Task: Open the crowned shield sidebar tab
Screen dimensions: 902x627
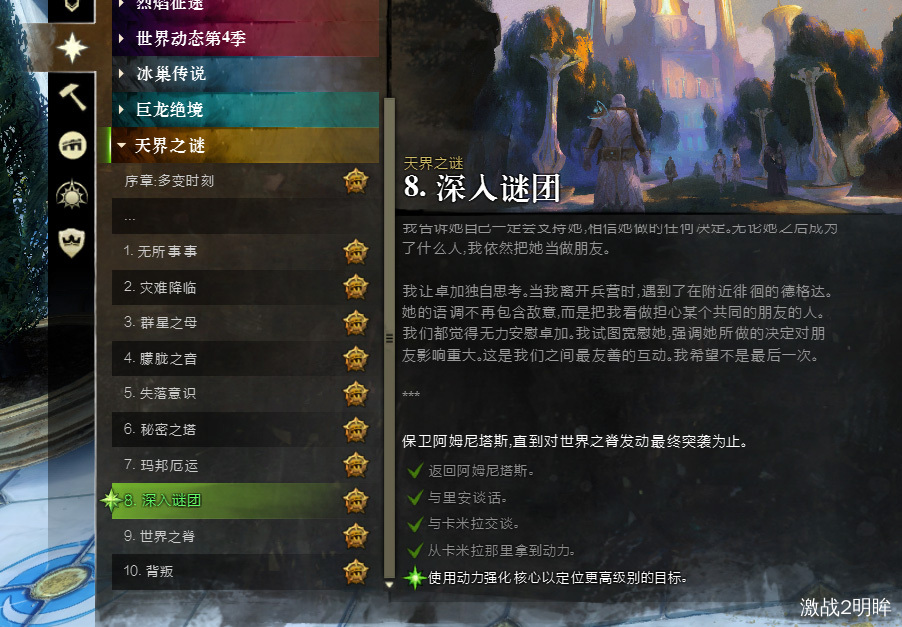Action: click(x=73, y=241)
